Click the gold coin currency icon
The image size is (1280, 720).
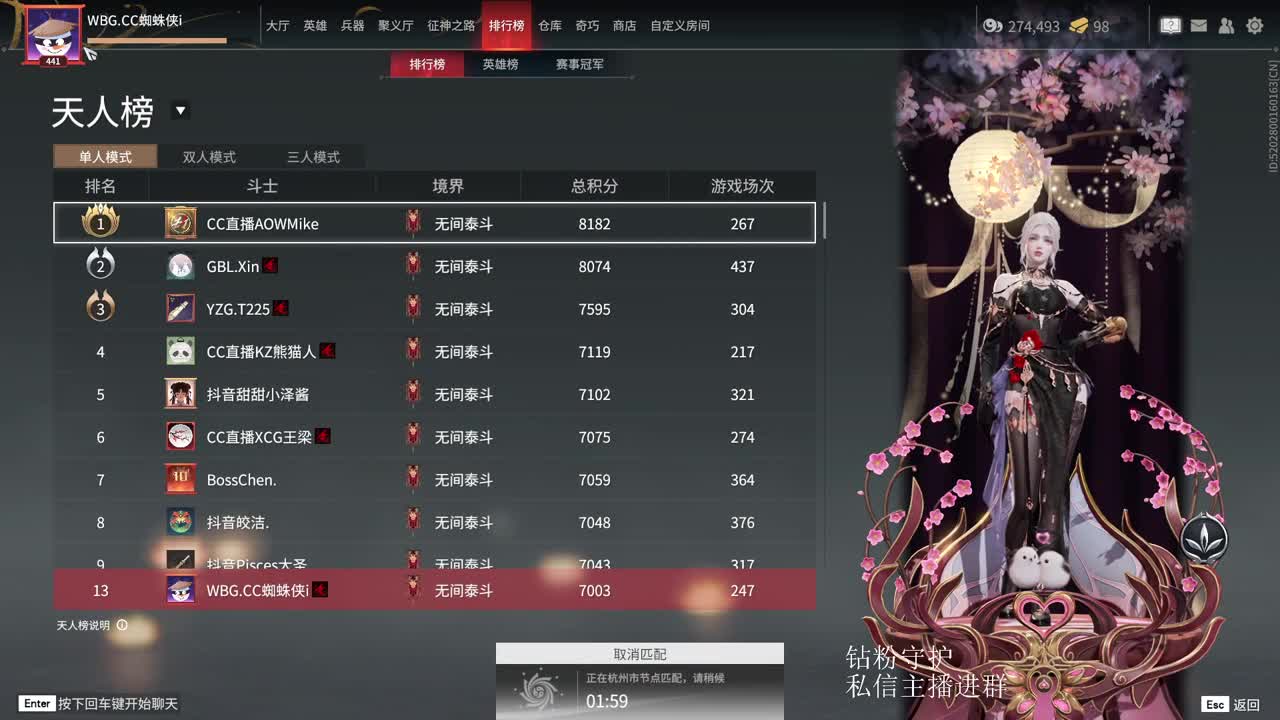(992, 26)
